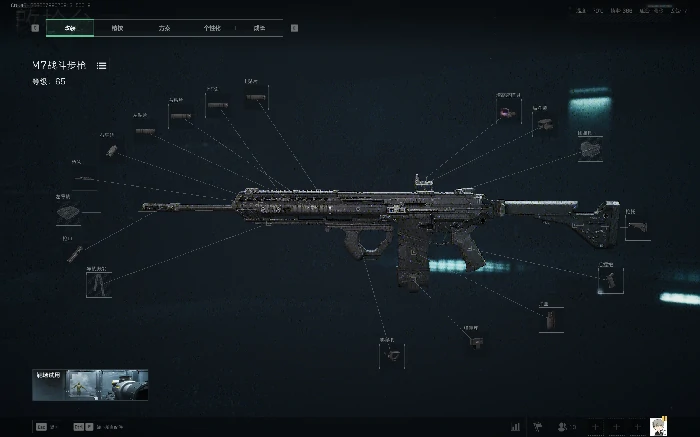Select the pistol grip attachment slot

(x=609, y=279)
